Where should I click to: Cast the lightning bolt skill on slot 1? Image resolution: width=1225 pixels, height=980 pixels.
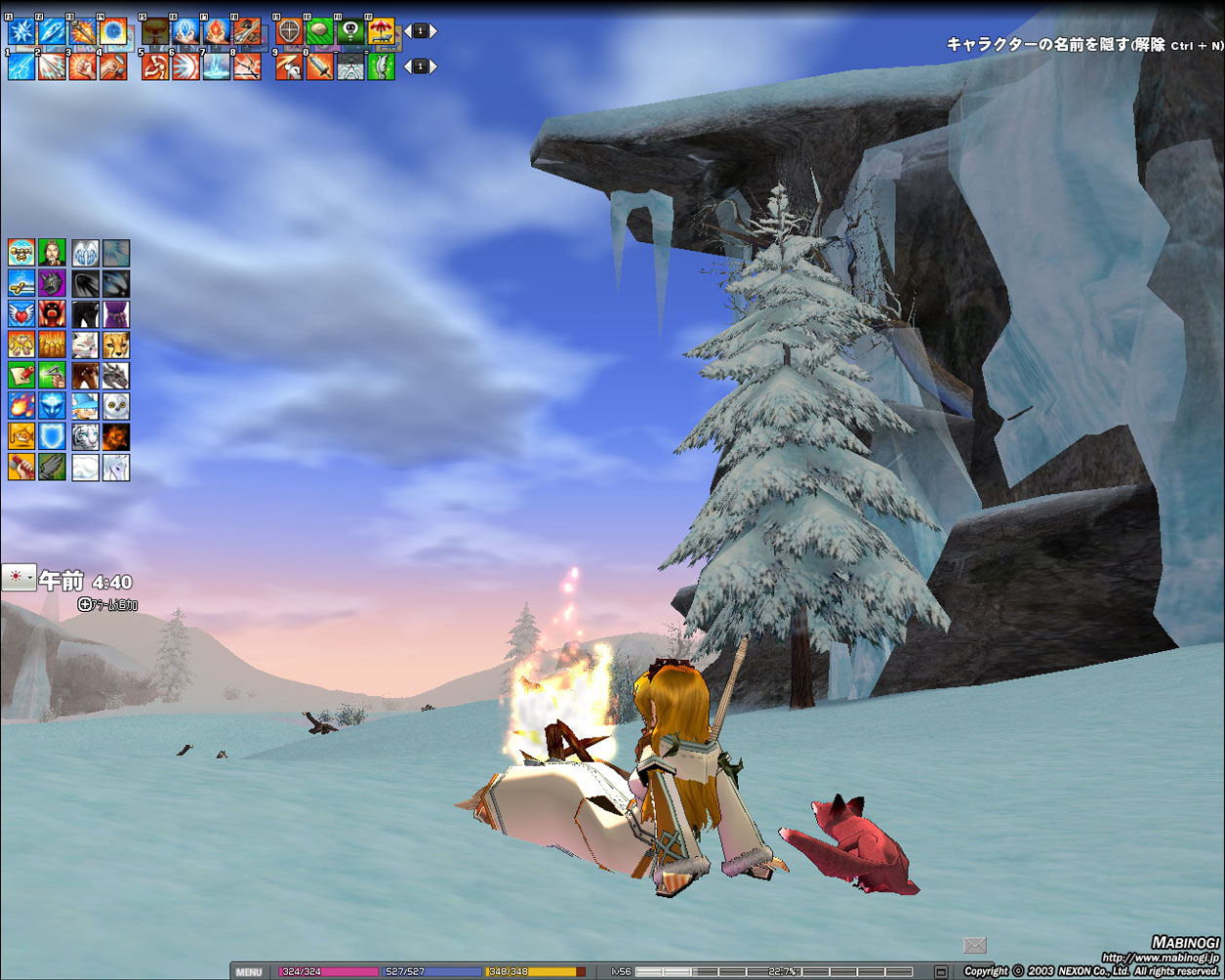(x=21, y=66)
